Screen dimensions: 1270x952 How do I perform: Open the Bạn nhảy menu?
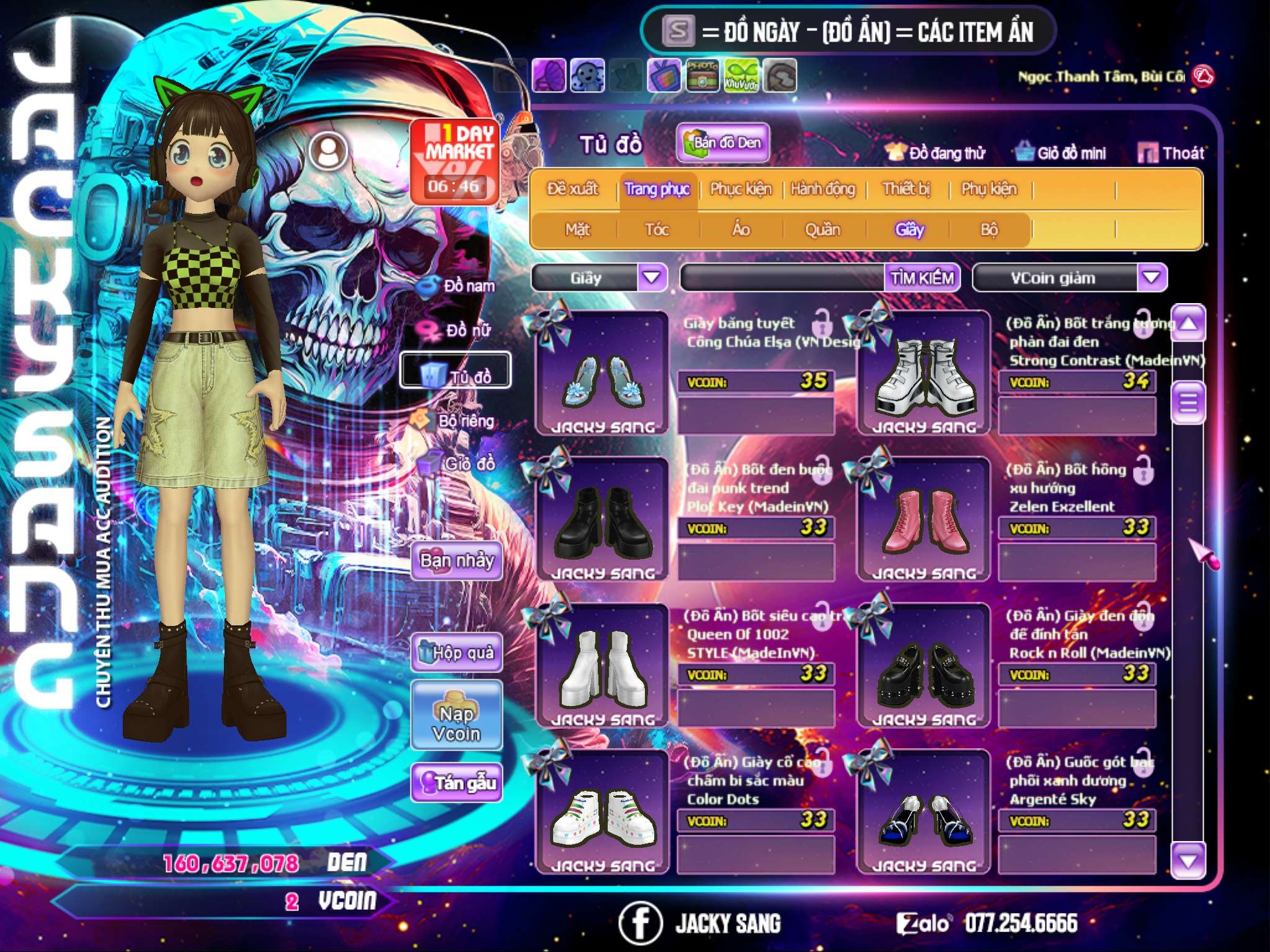coord(456,562)
